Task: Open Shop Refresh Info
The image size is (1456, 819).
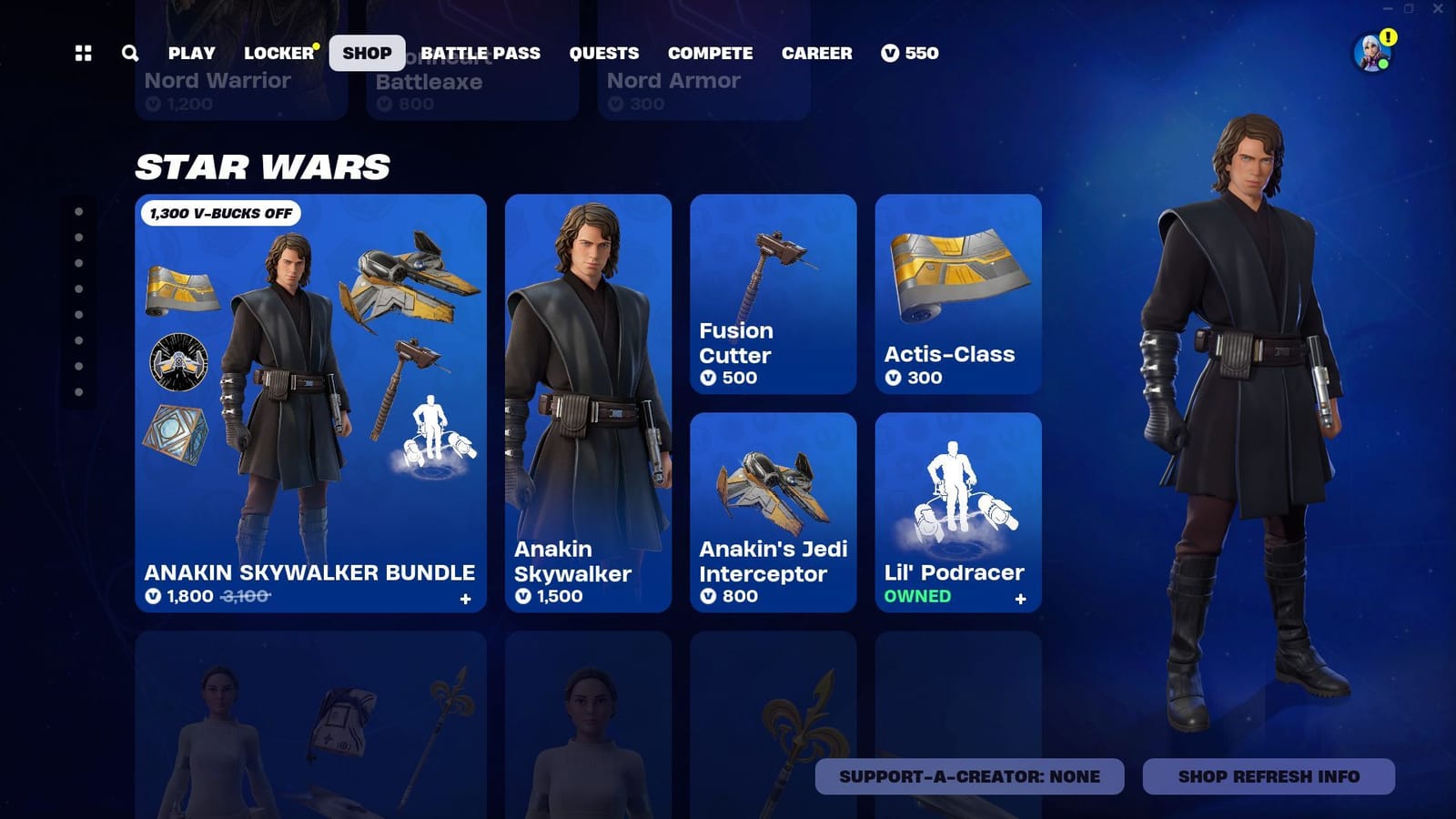Action: [1269, 776]
